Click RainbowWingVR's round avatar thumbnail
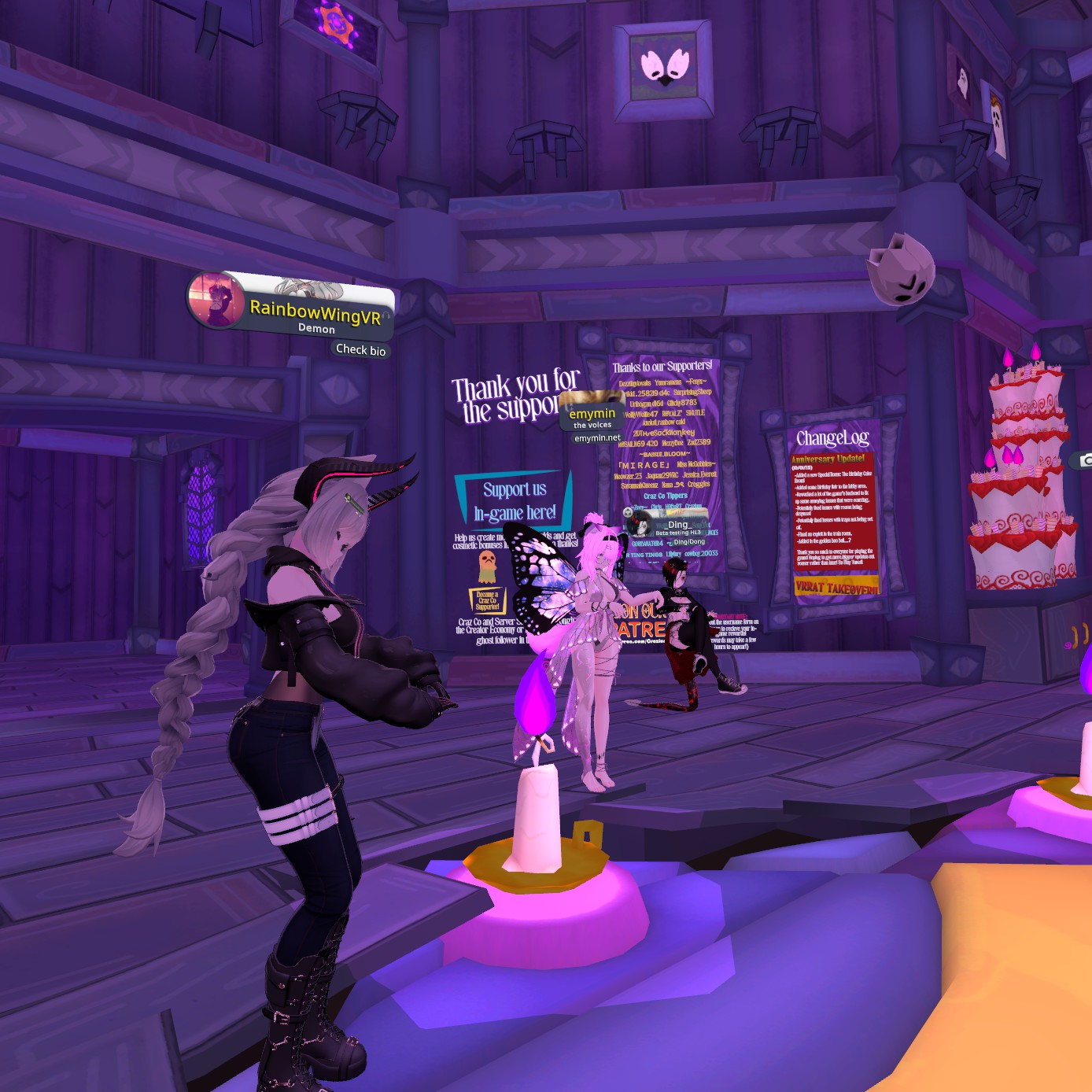This screenshot has height=1092, width=1092. 216,299
